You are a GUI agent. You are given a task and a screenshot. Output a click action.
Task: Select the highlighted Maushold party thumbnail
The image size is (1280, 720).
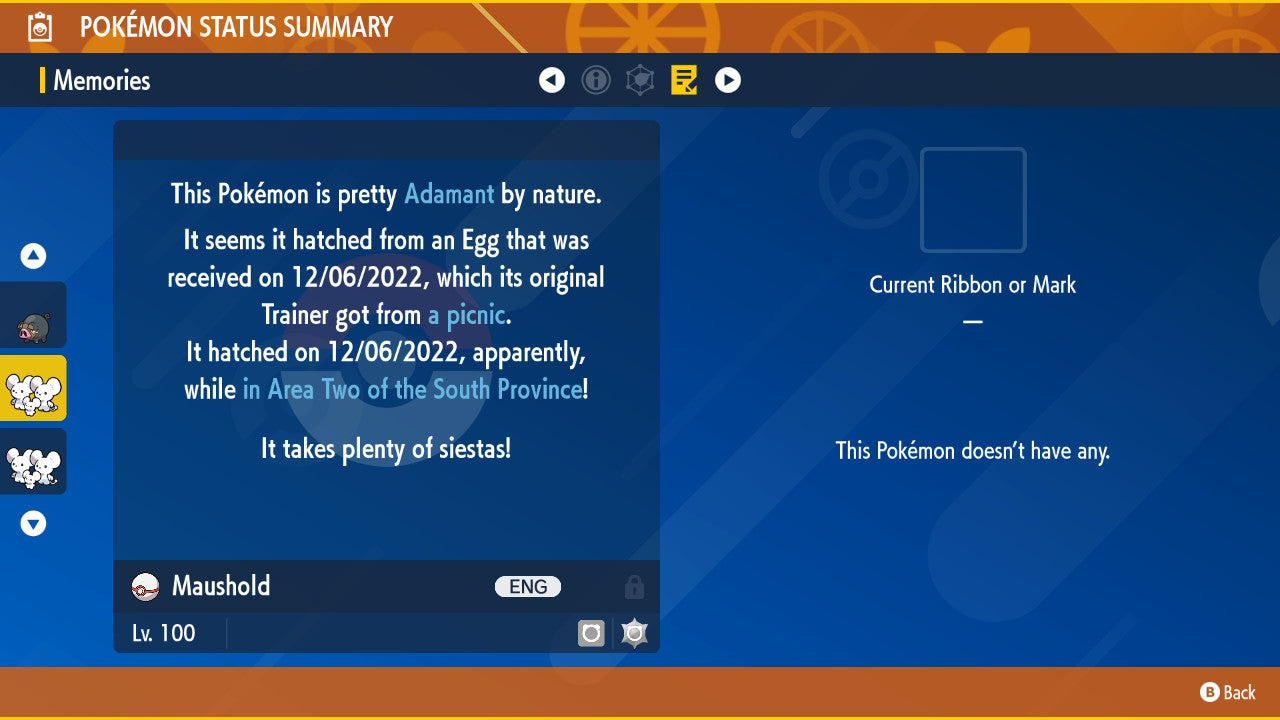pyautogui.click(x=33, y=388)
